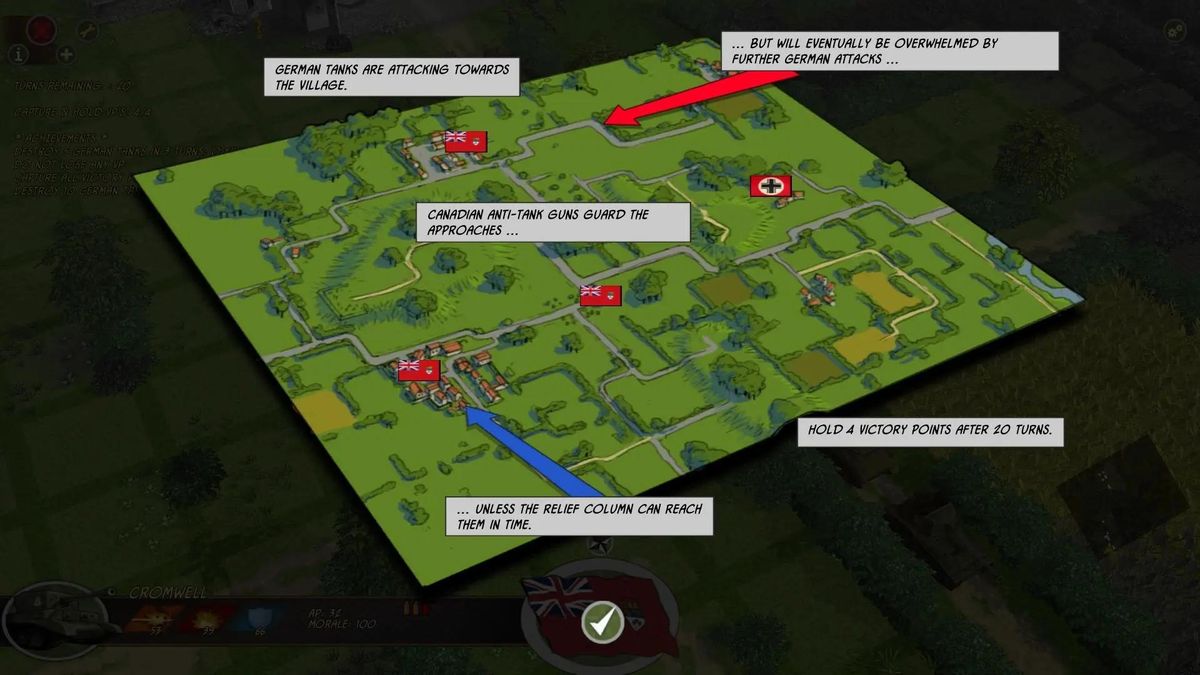Screen dimensions: 1200x675
Task: Click the plus icon below the red circle
Action: point(66,55)
